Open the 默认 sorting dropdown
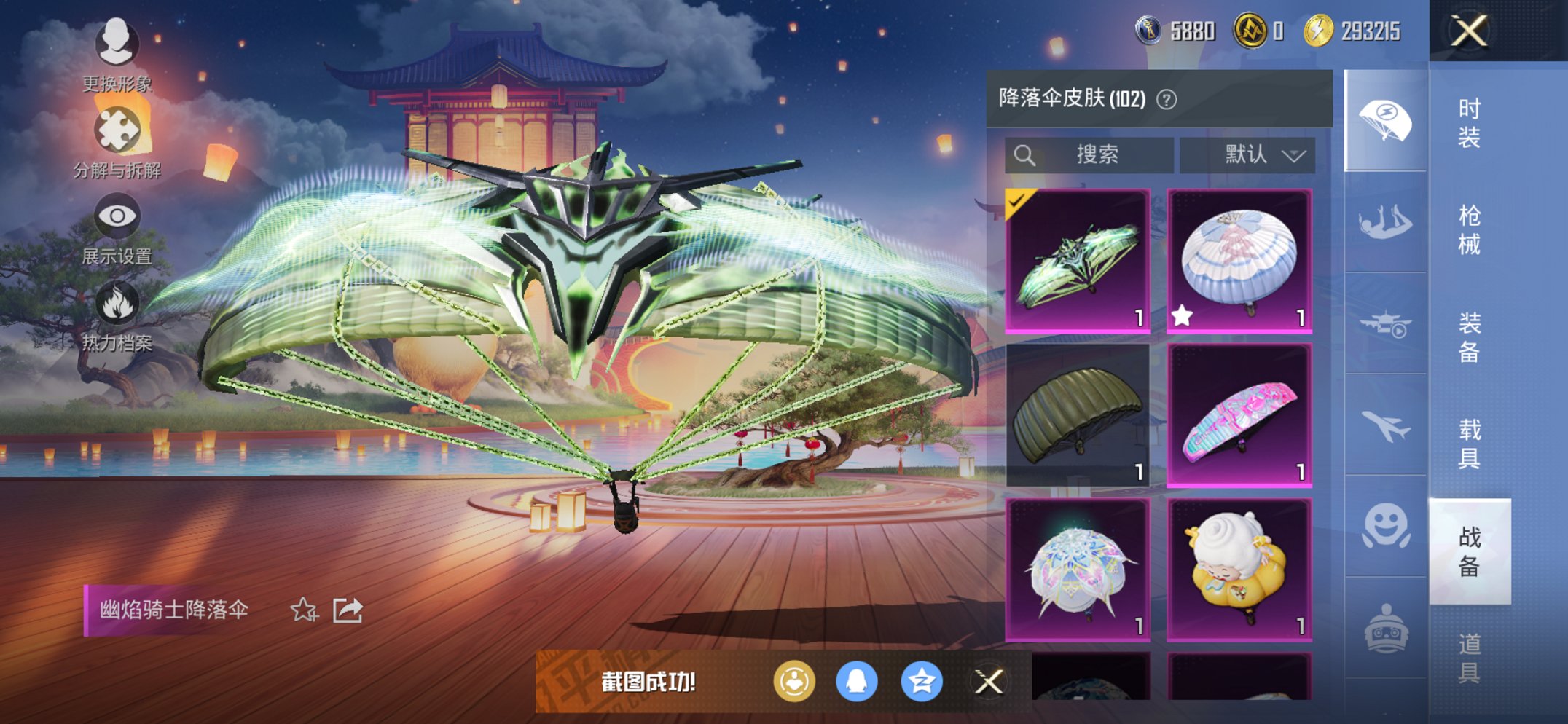Image resolution: width=1568 pixels, height=724 pixels. (x=1260, y=154)
